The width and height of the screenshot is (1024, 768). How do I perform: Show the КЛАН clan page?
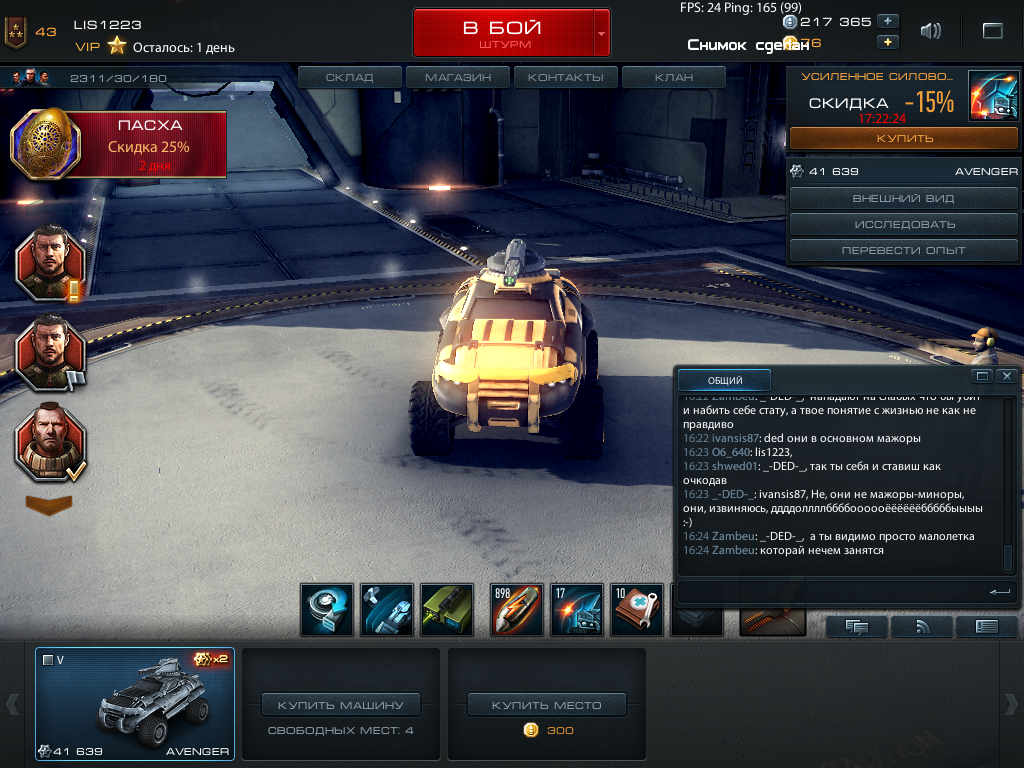point(673,77)
